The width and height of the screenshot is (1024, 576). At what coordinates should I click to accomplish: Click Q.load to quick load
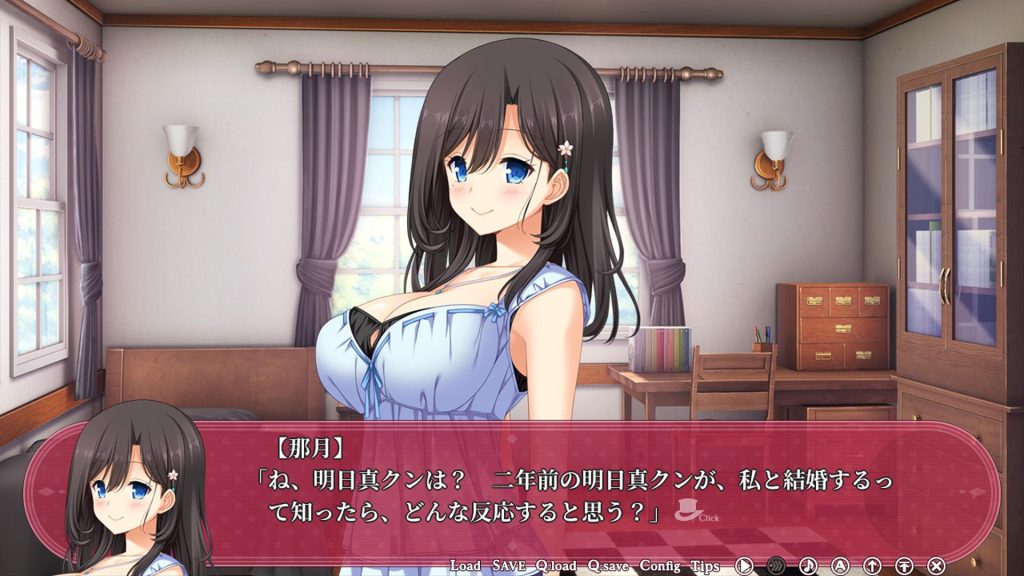click(557, 566)
